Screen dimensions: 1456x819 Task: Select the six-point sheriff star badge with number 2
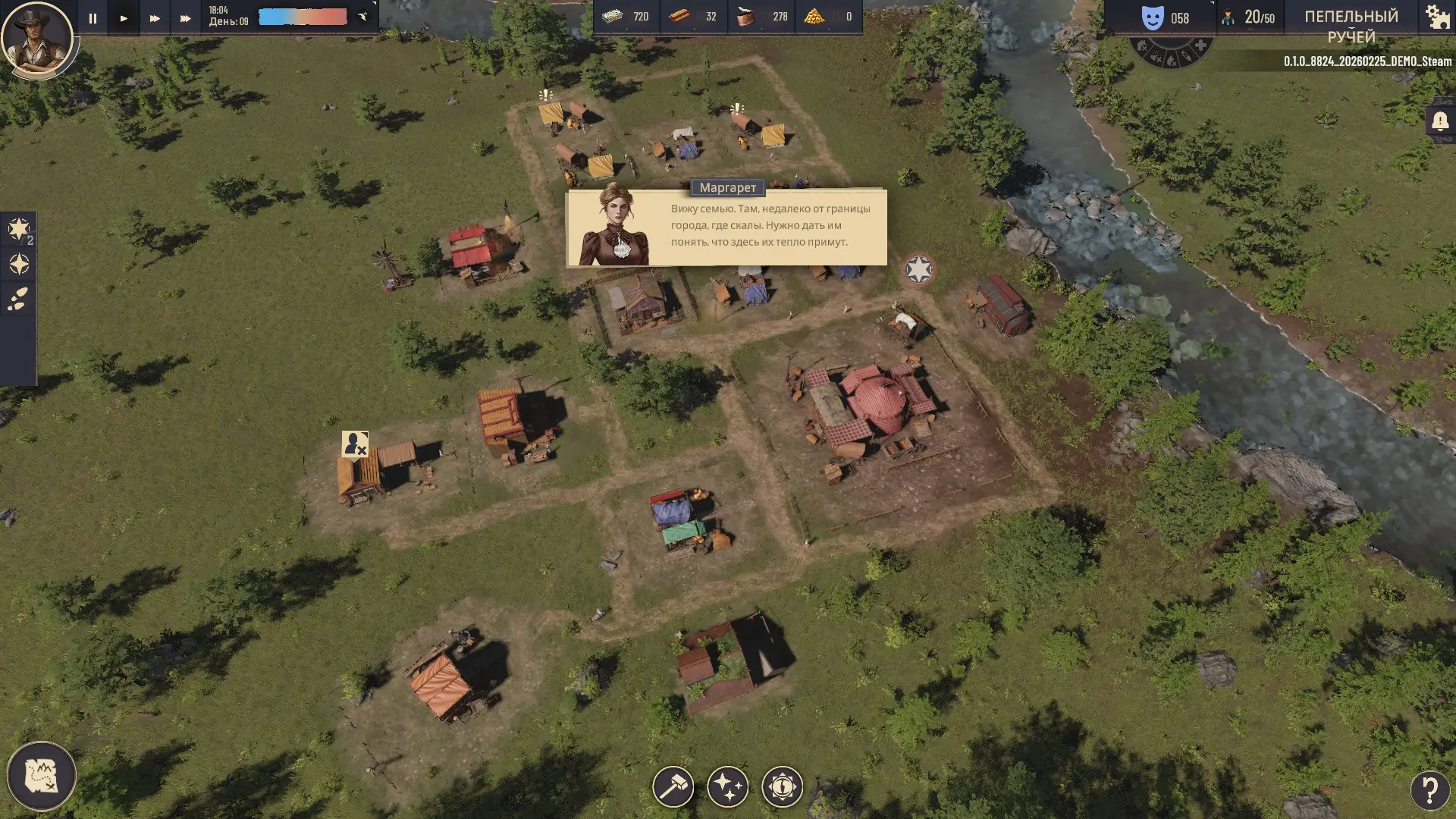[19, 229]
